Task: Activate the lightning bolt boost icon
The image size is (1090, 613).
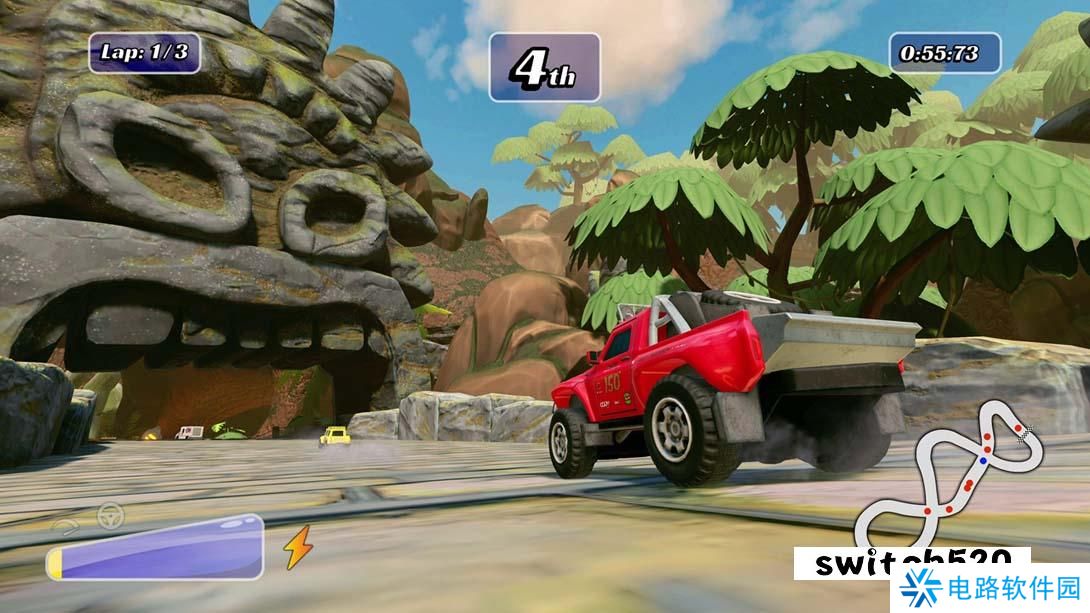Action: (x=298, y=547)
